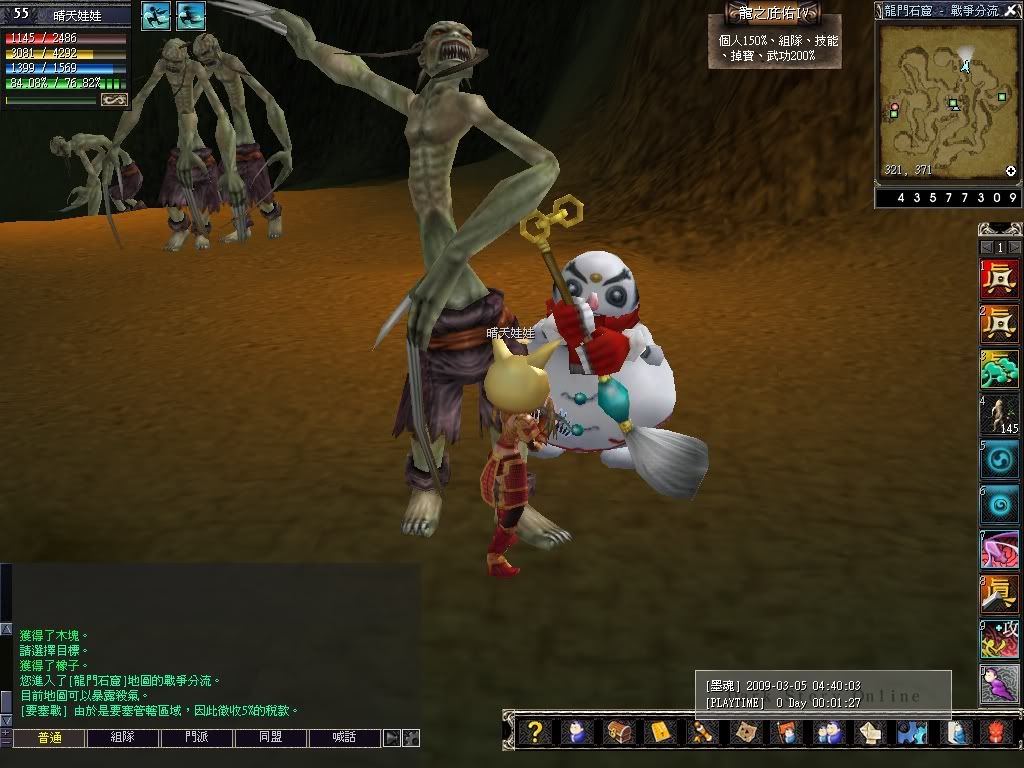1024x768 pixels.
Task: Open the treasure chest inventory icon
Action: point(618,732)
